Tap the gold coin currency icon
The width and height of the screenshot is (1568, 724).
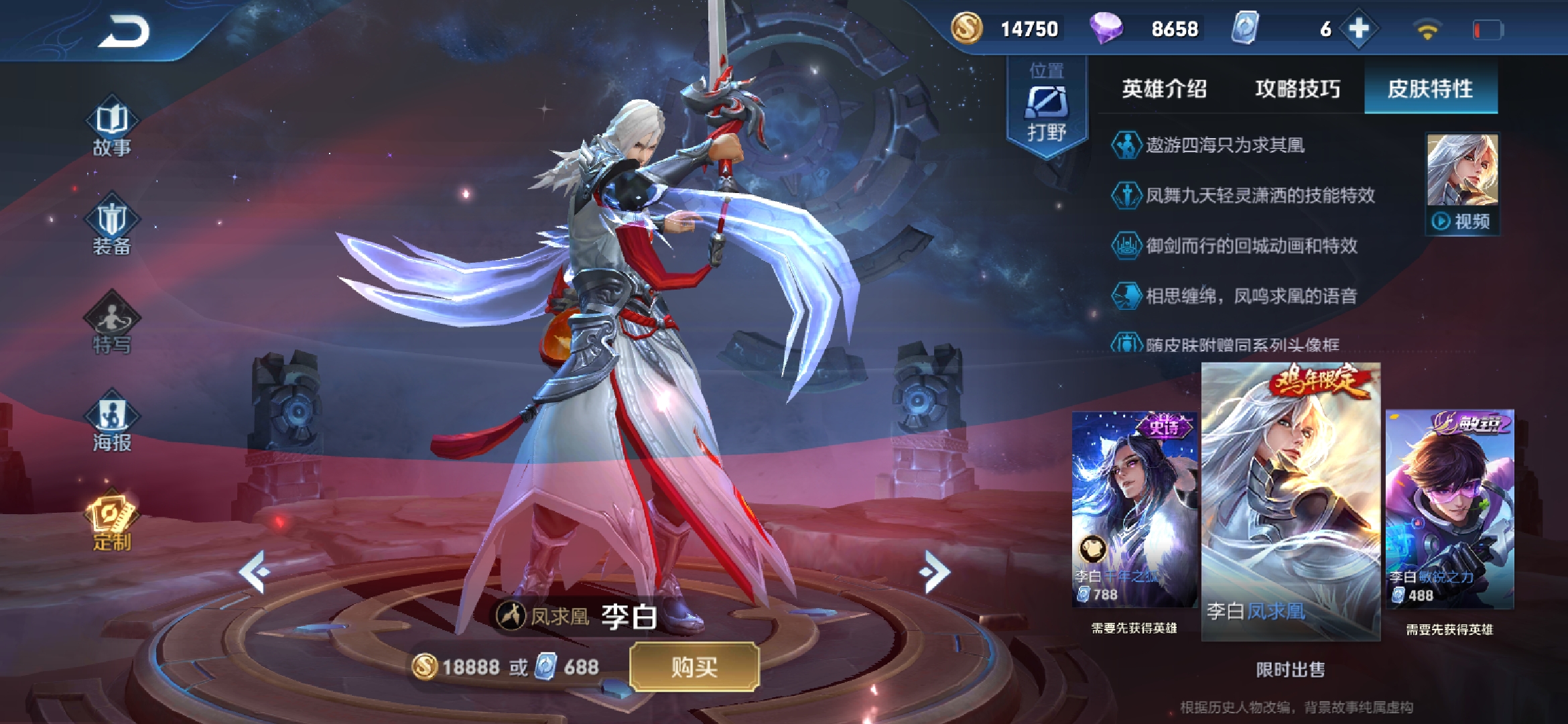[x=966, y=29]
